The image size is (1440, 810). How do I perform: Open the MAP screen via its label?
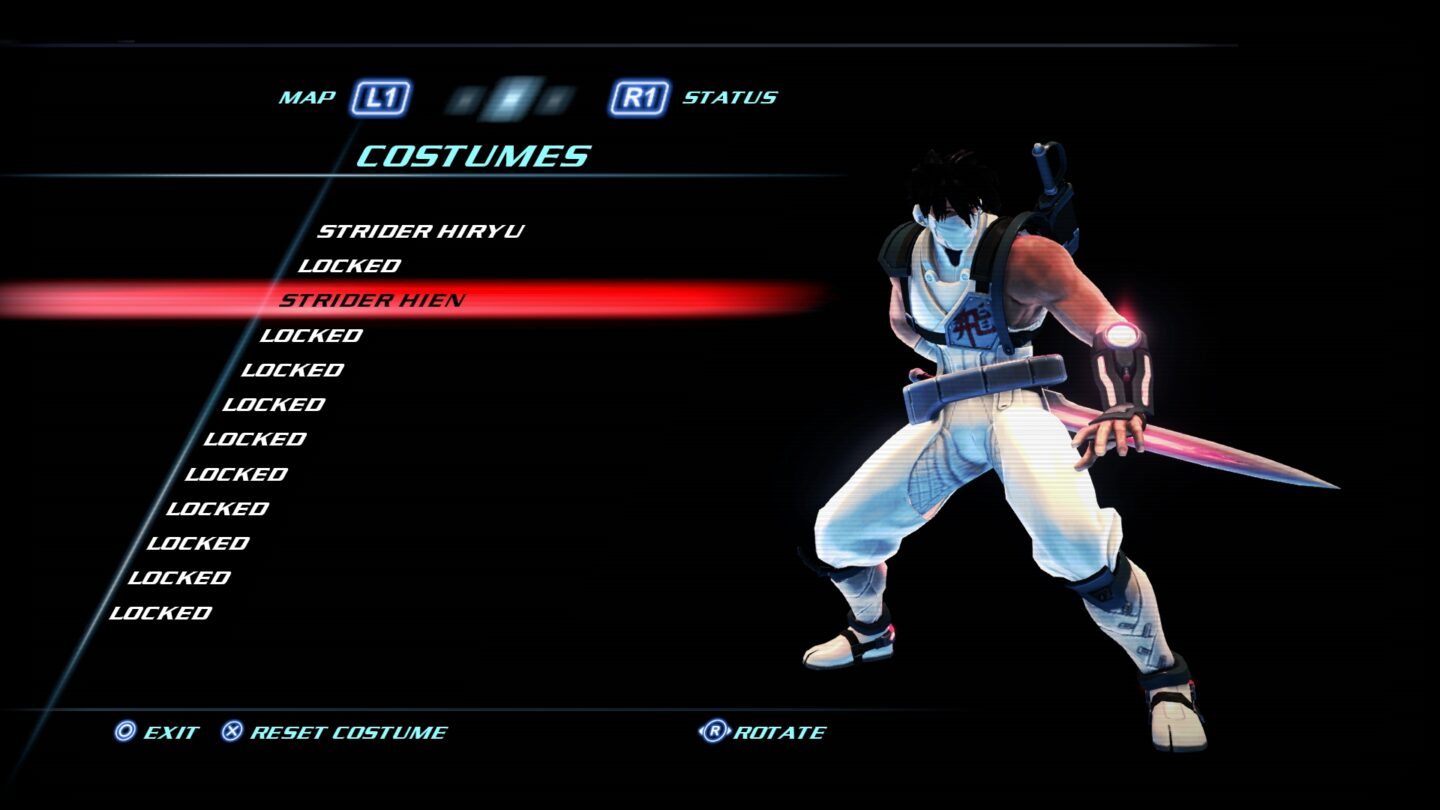[x=306, y=97]
